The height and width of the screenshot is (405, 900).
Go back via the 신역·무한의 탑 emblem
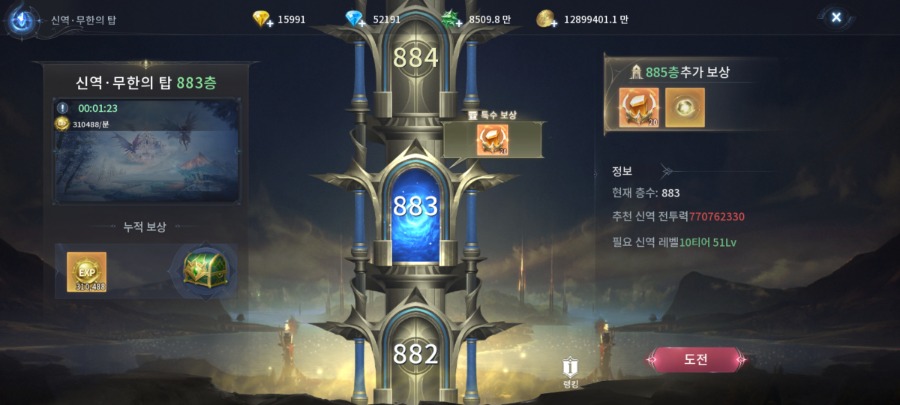coord(20,20)
